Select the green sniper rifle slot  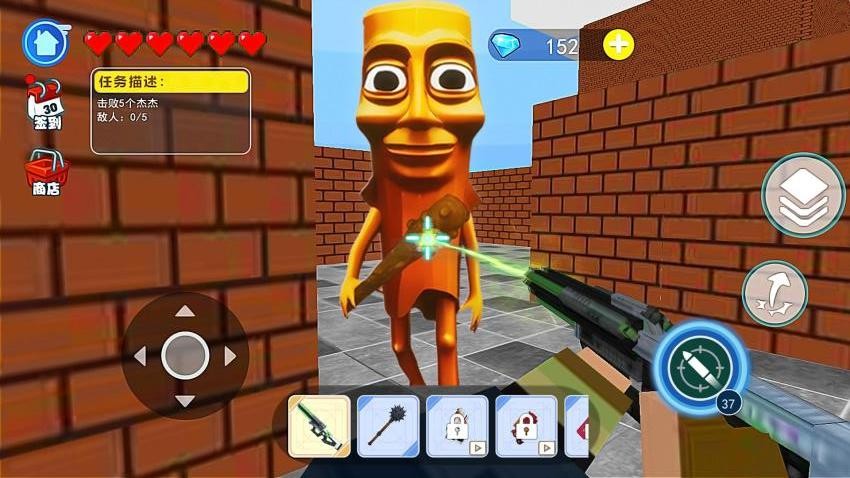pyautogui.click(x=319, y=426)
